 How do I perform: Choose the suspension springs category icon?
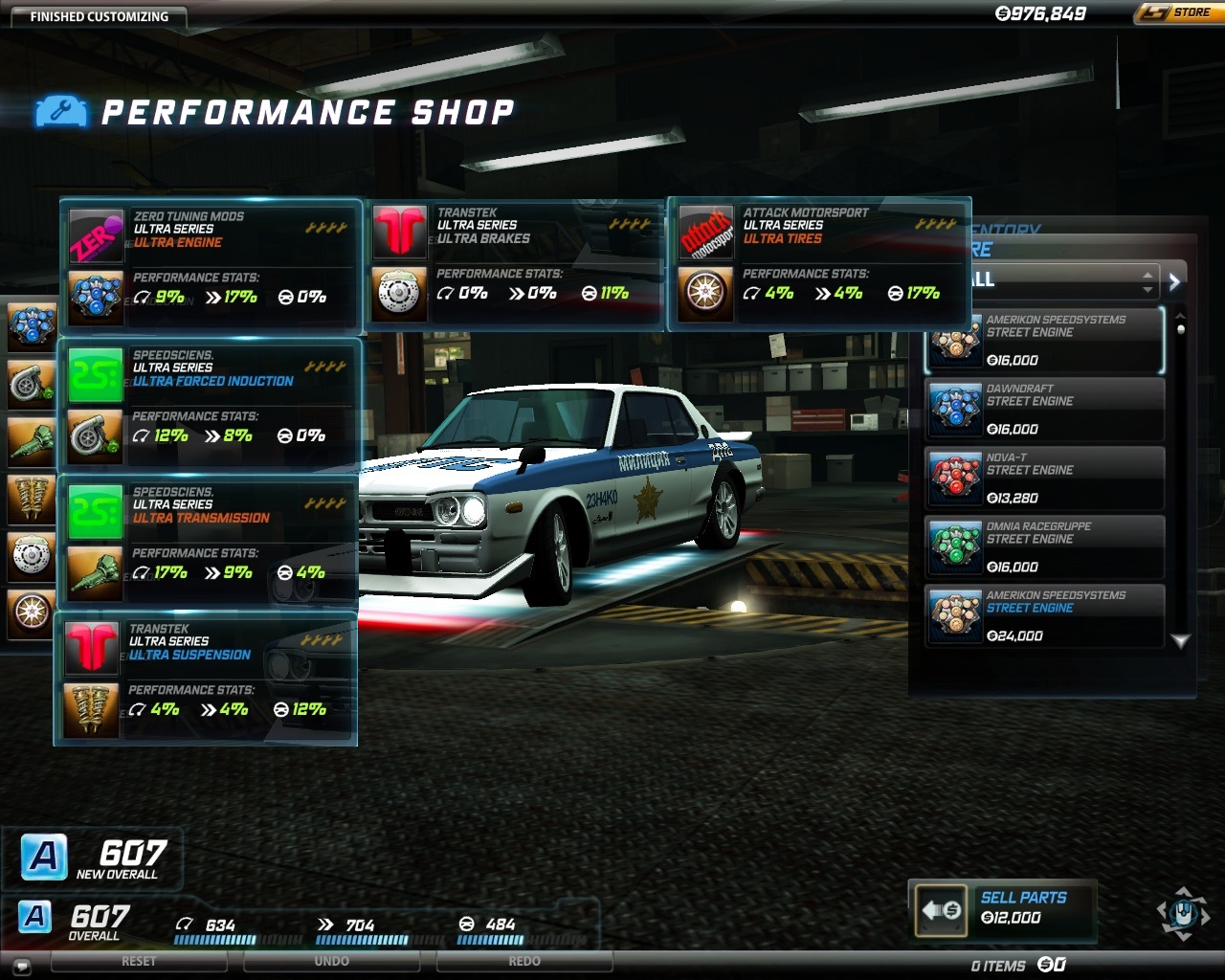click(x=32, y=499)
